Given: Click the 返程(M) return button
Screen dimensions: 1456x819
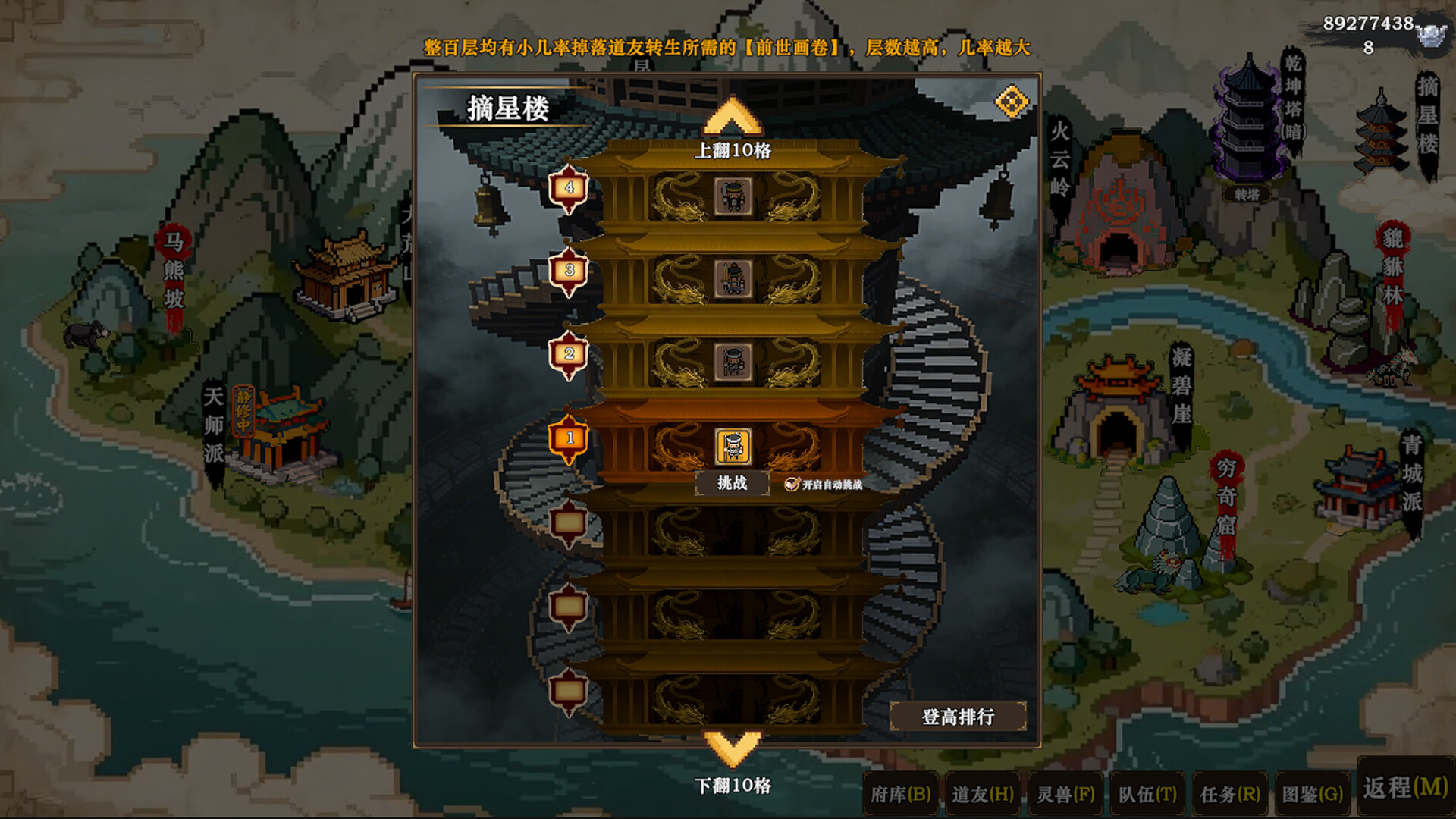Looking at the screenshot, I should tap(1405, 787).
